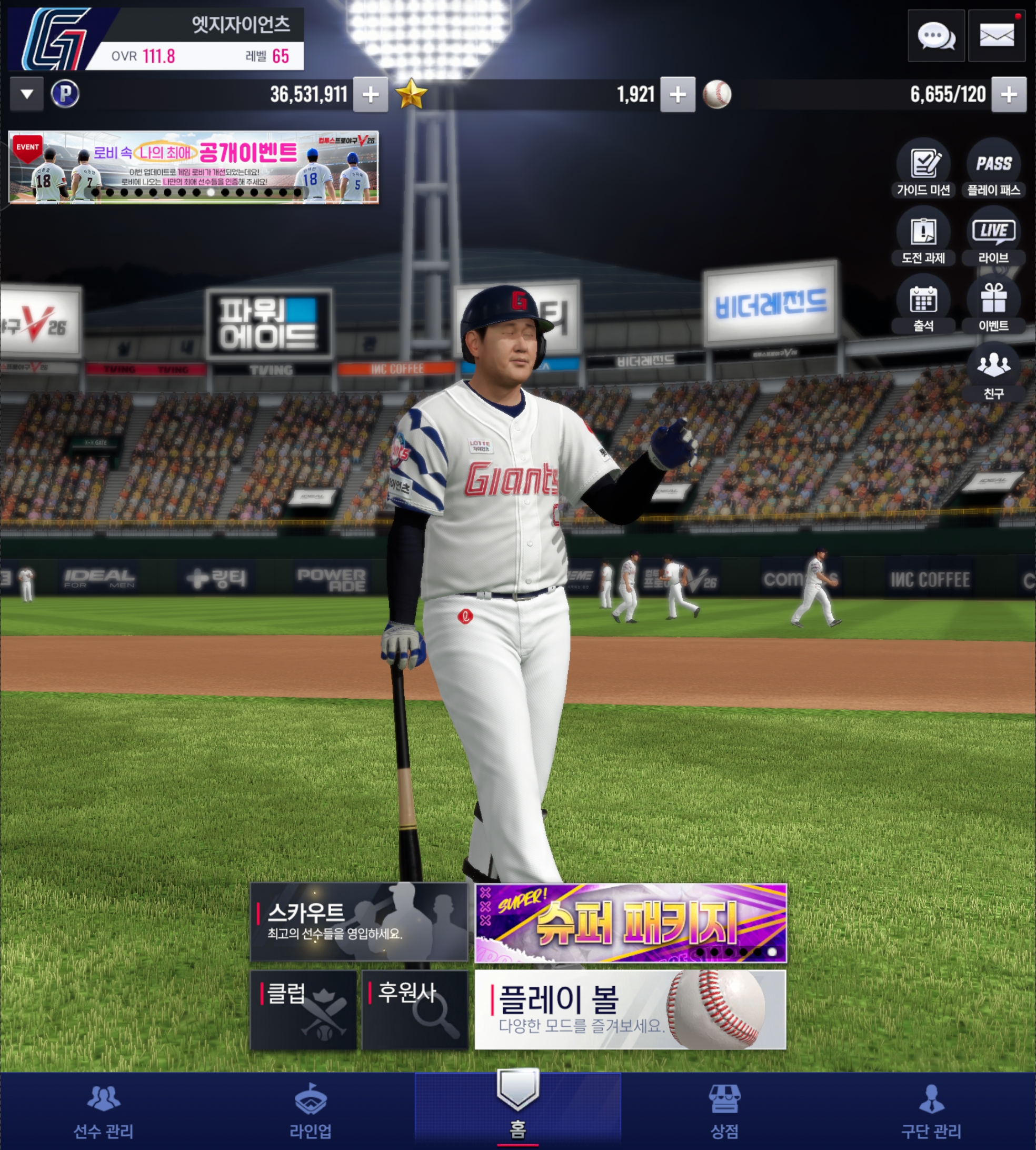Screen dimensions: 1036x1150
Task: Open the chat speech bubble icon
Action: coord(936,36)
